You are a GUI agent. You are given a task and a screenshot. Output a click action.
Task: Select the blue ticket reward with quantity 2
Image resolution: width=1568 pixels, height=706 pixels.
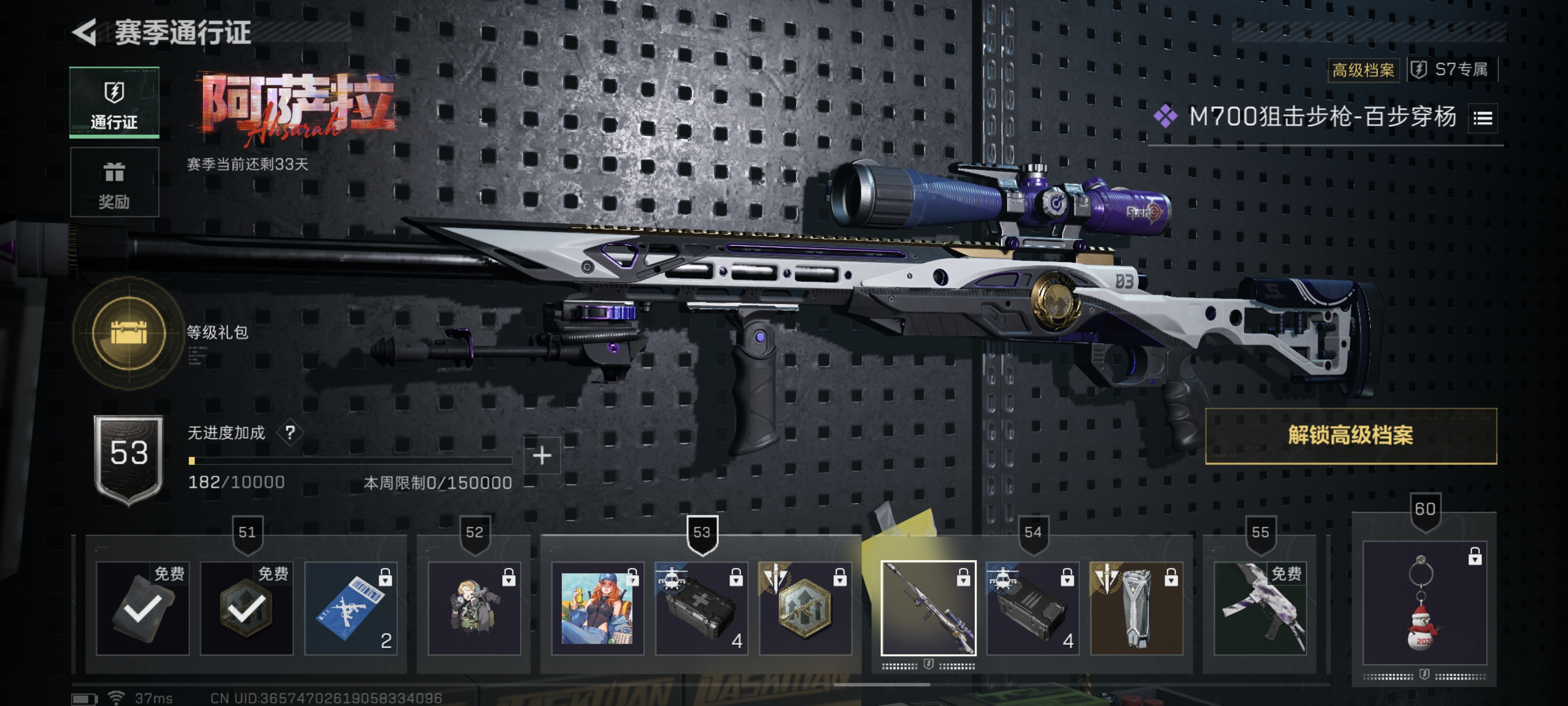[351, 608]
